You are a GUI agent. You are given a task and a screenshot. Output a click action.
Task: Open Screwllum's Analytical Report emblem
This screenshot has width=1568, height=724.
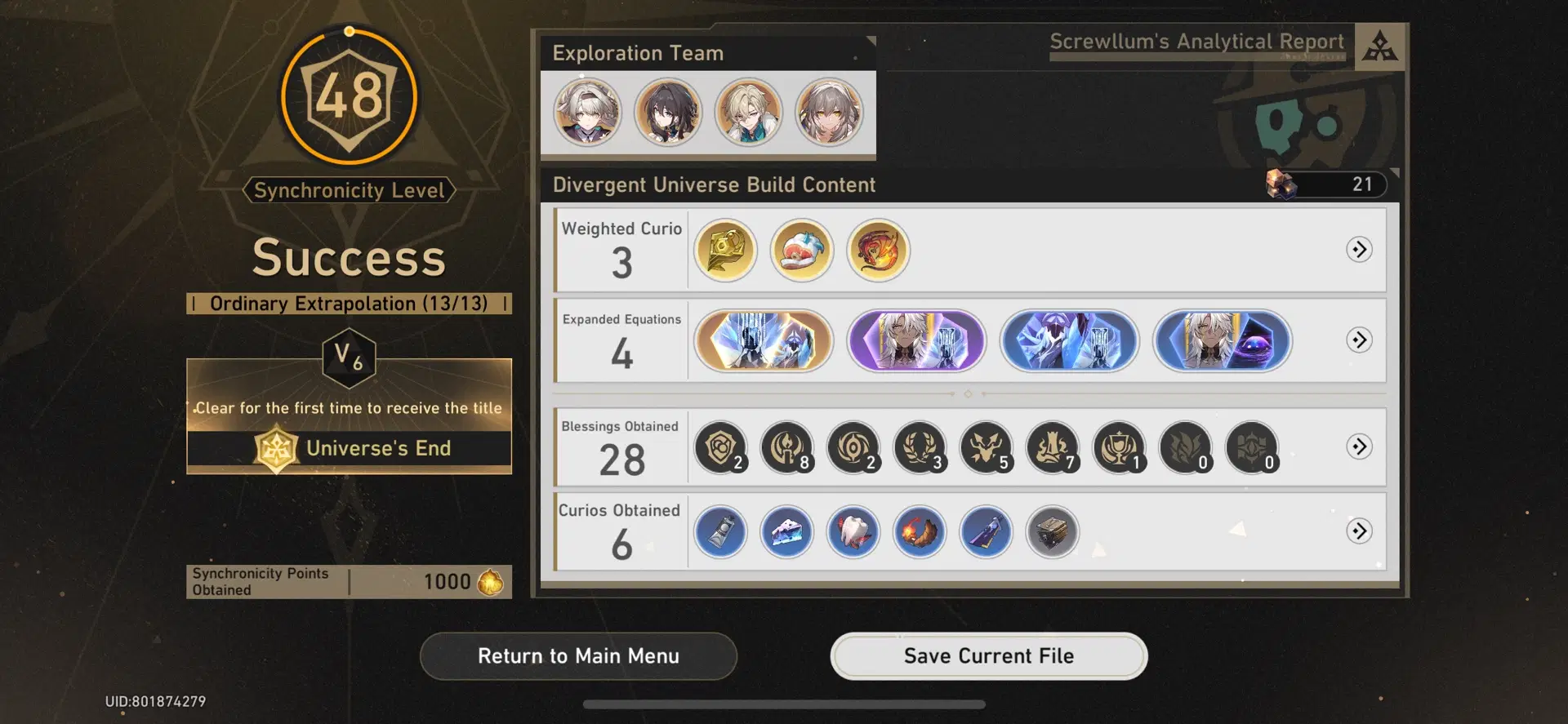click(1378, 45)
